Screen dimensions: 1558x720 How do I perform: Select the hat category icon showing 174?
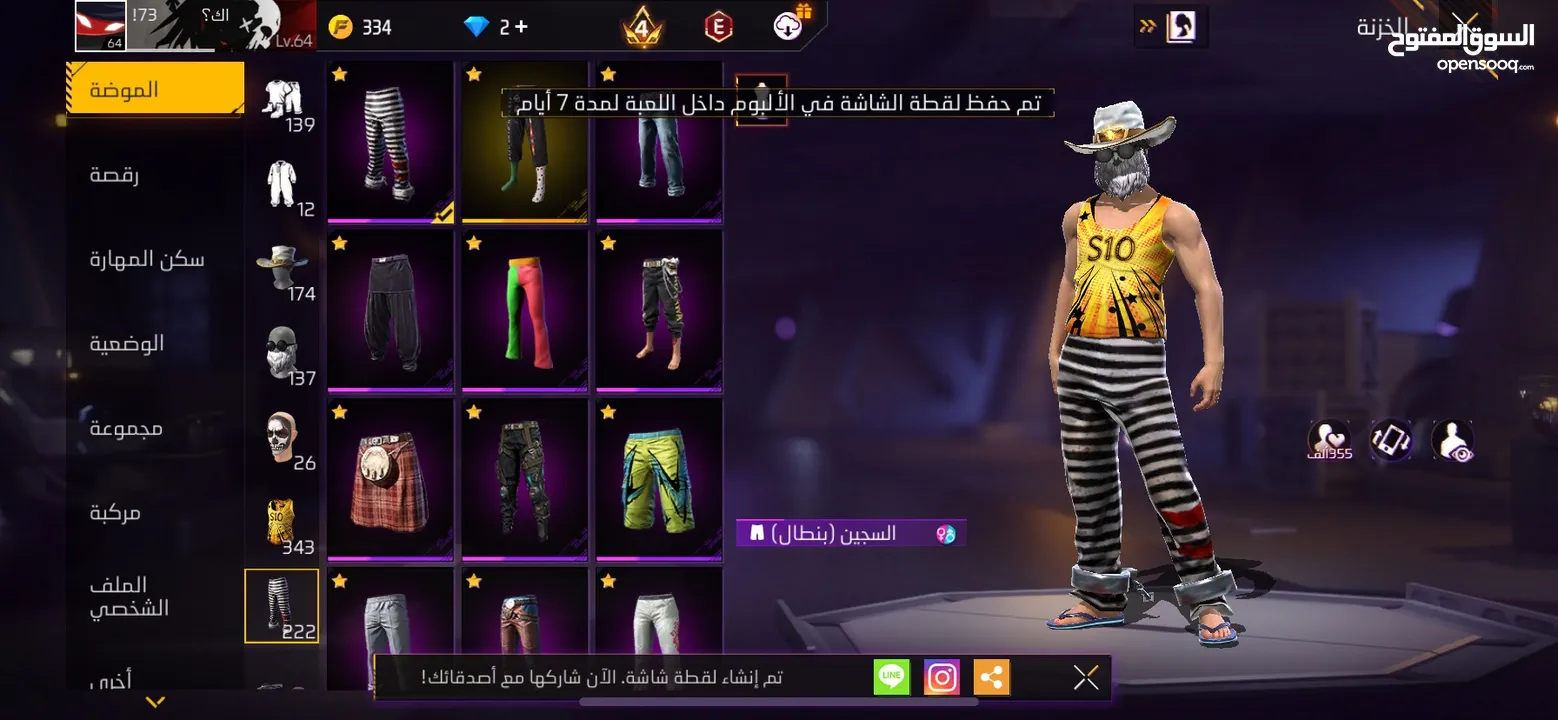click(281, 263)
